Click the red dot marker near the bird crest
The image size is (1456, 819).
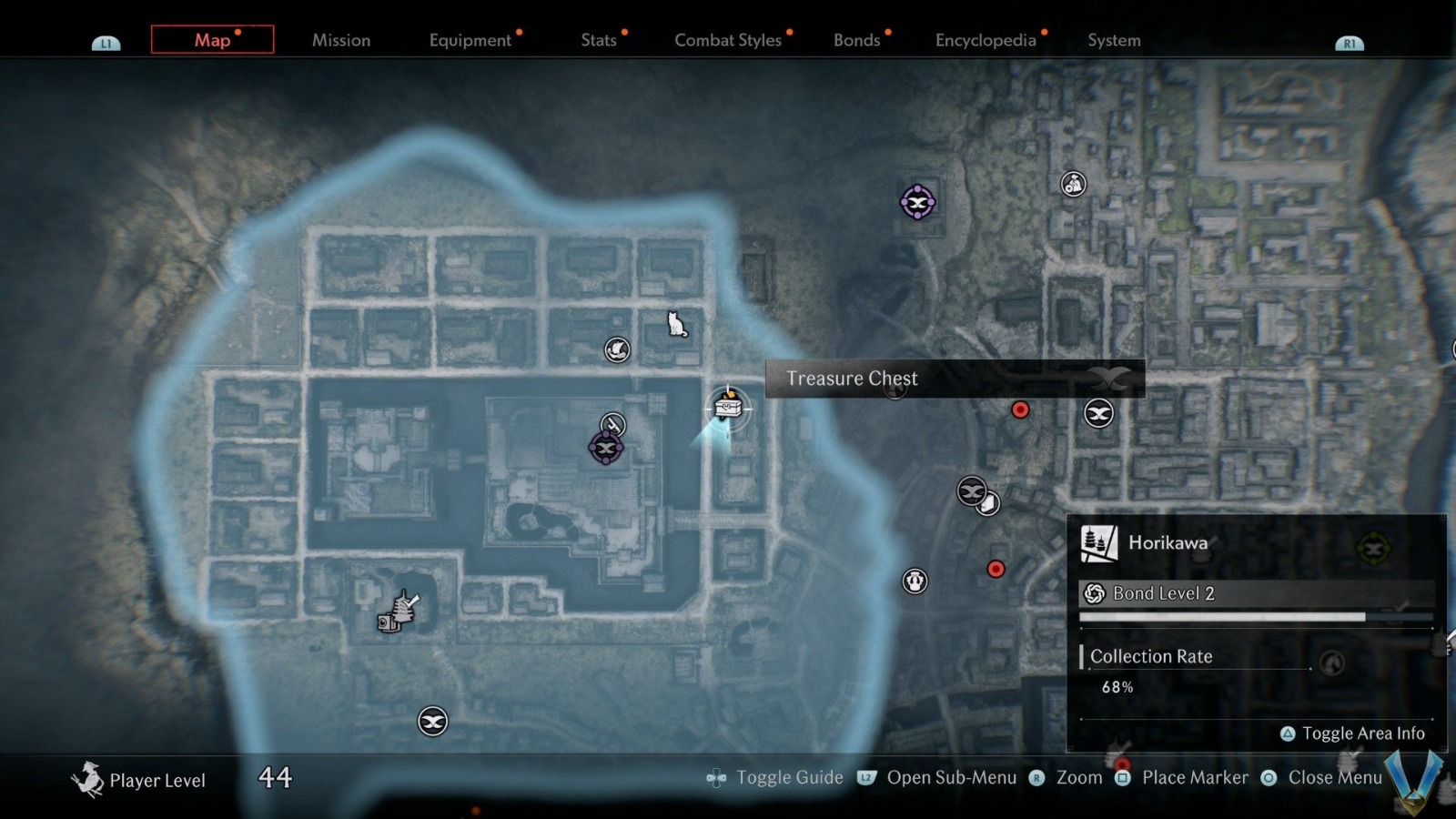1020,409
